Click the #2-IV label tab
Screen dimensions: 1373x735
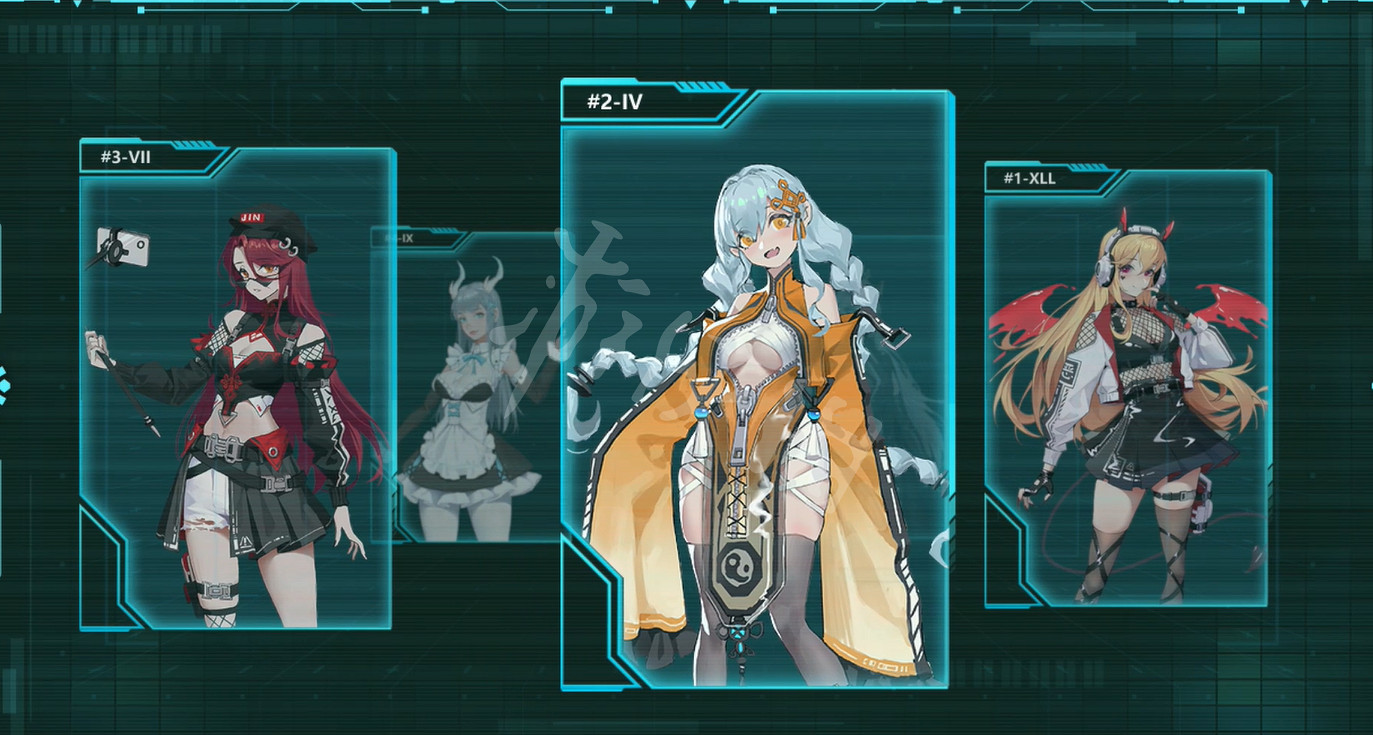click(615, 101)
